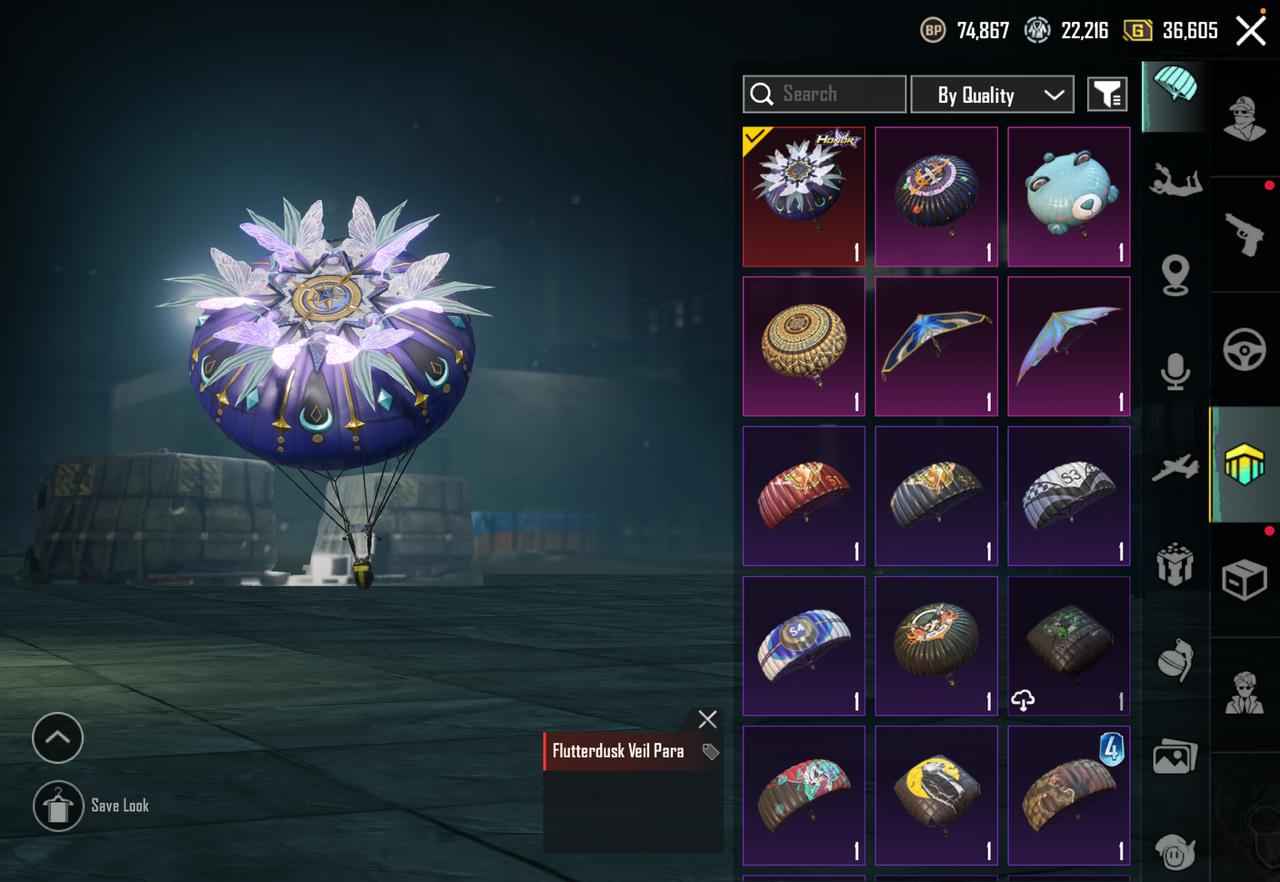The width and height of the screenshot is (1280, 882).
Task: Select the golden woven parachute
Action: point(804,346)
